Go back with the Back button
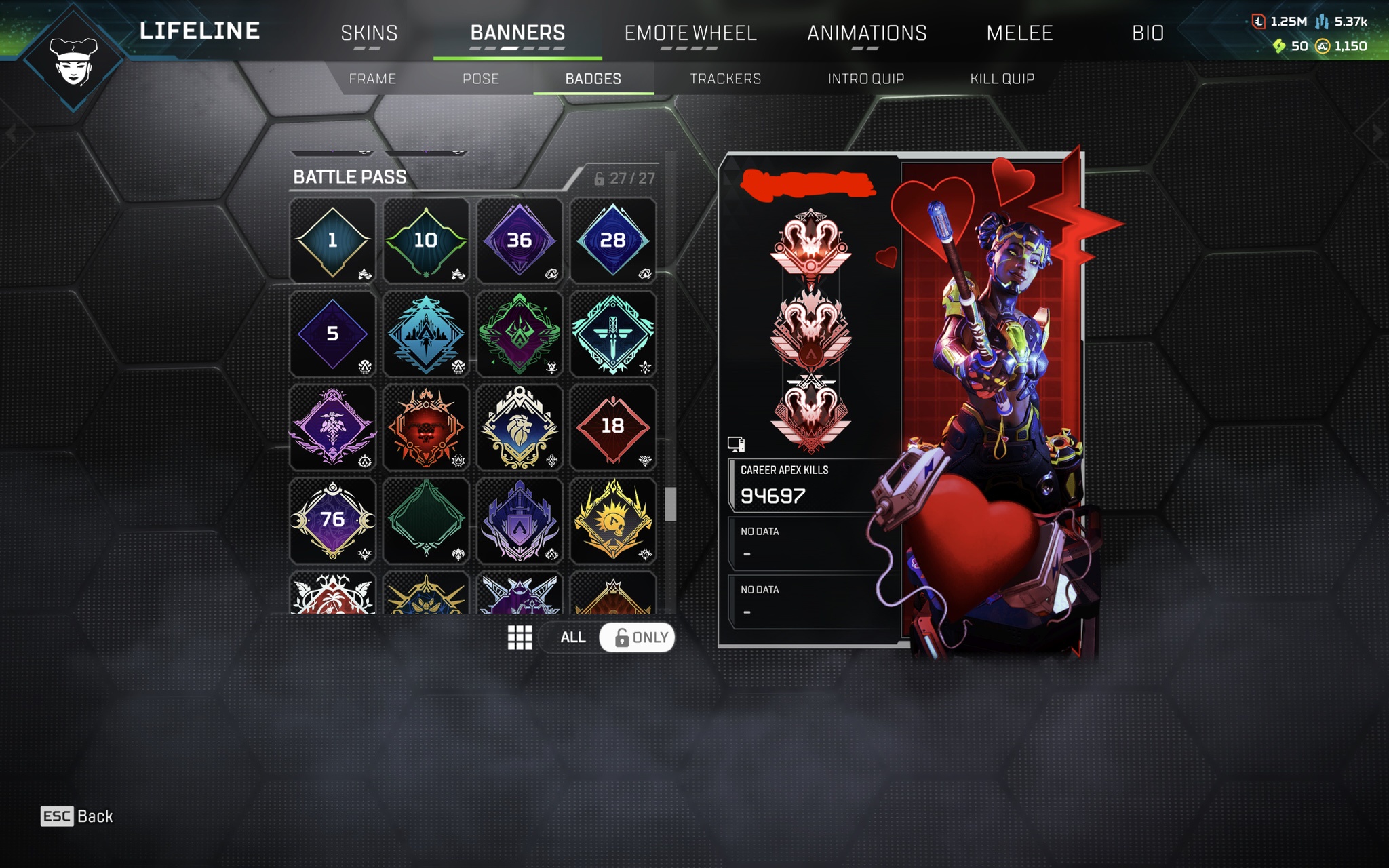Image resolution: width=1389 pixels, height=868 pixels. coord(77,816)
